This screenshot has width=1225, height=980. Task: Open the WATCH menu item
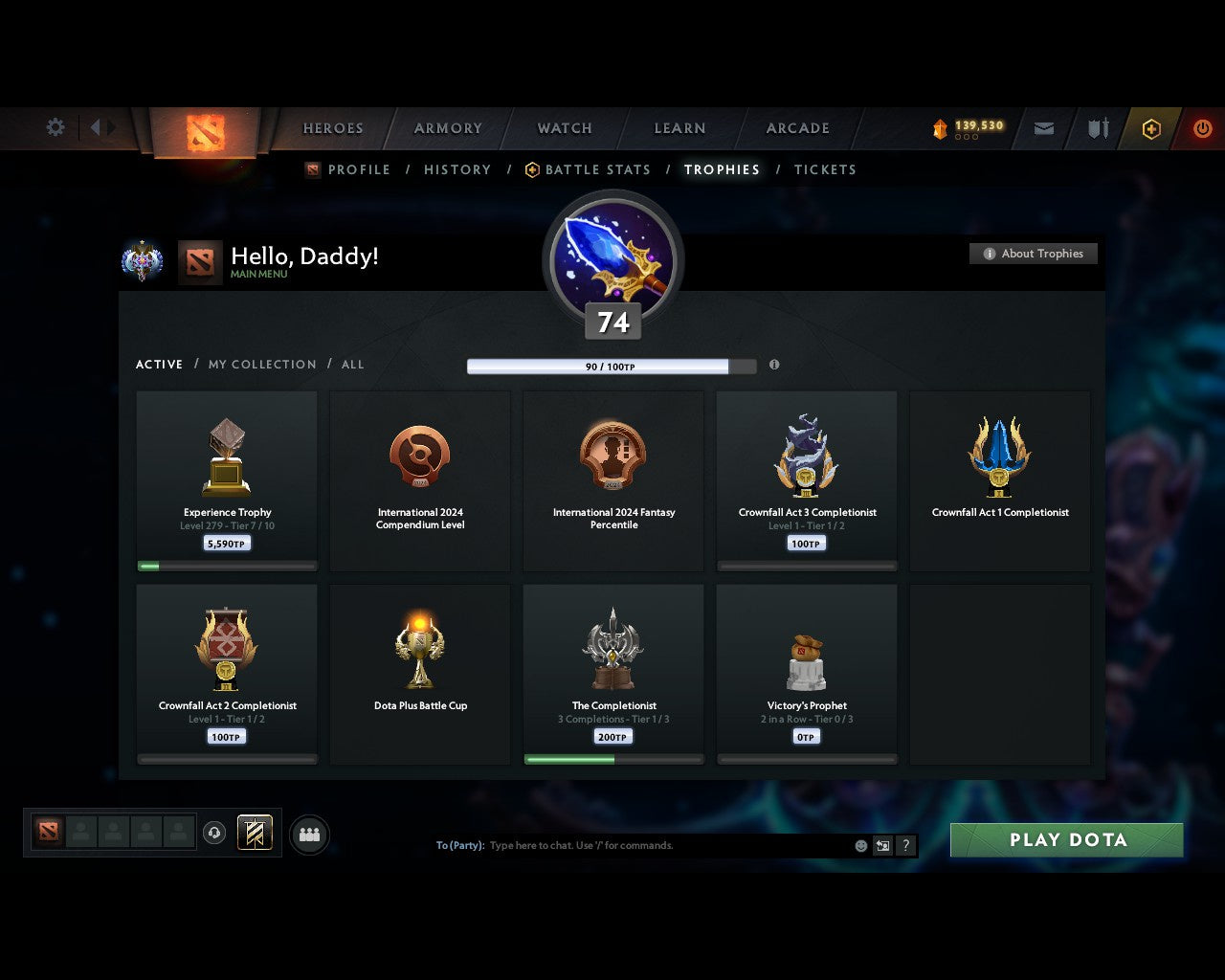pos(564,128)
